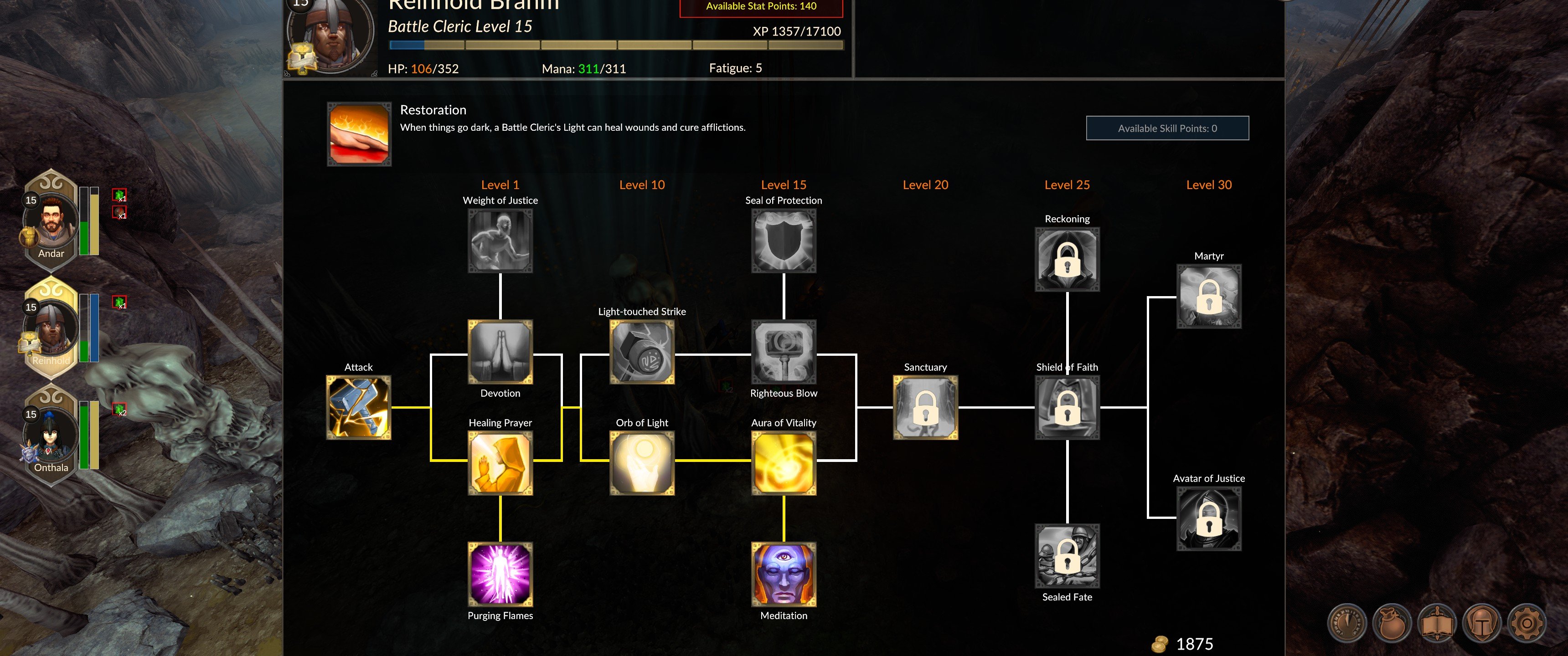Click the Seal of Protection skill
The width and height of the screenshot is (1568, 656).
click(x=784, y=241)
